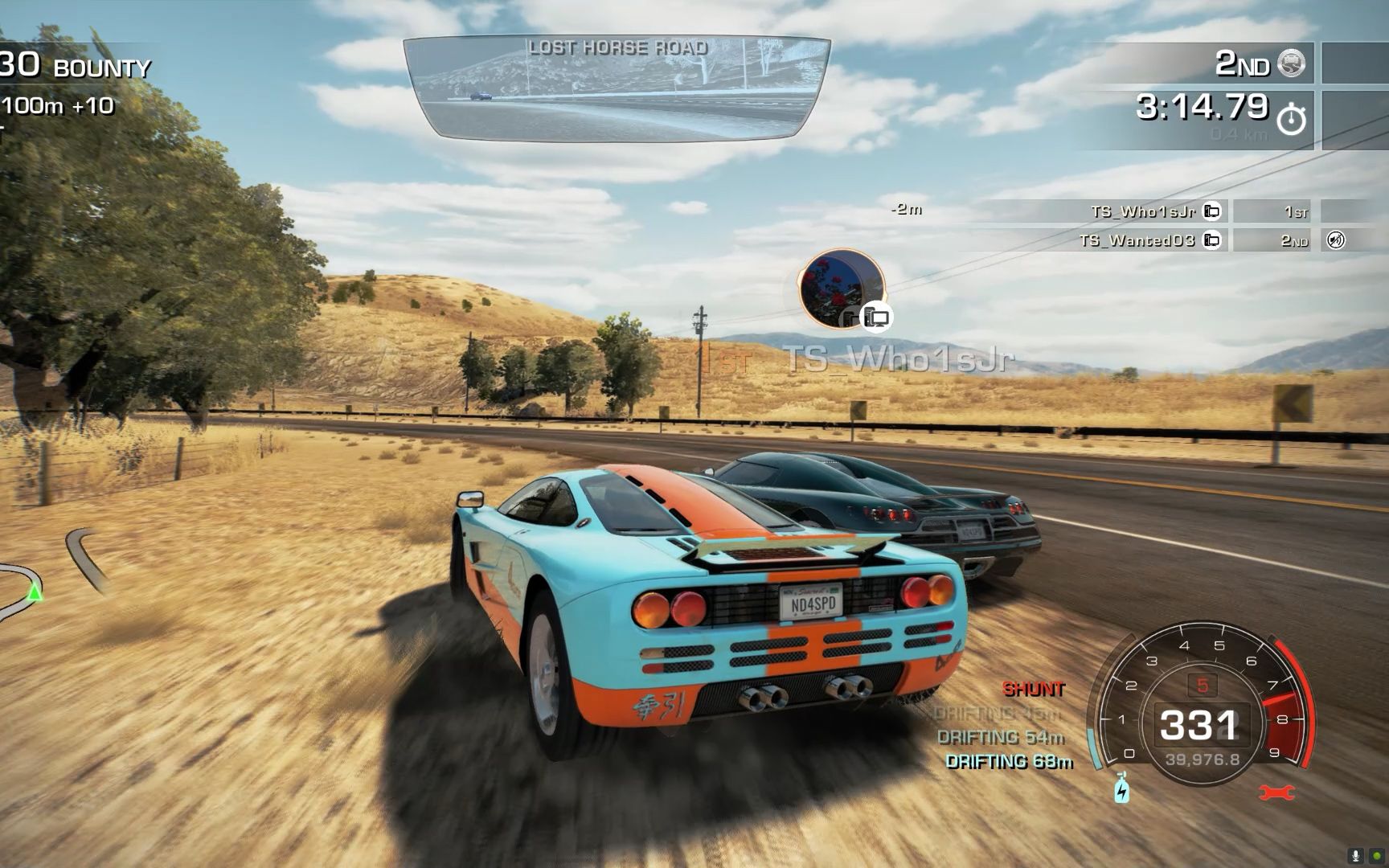This screenshot has width=1389, height=868.
Task: Click the red wrench damage icon
Action: 1276,792
